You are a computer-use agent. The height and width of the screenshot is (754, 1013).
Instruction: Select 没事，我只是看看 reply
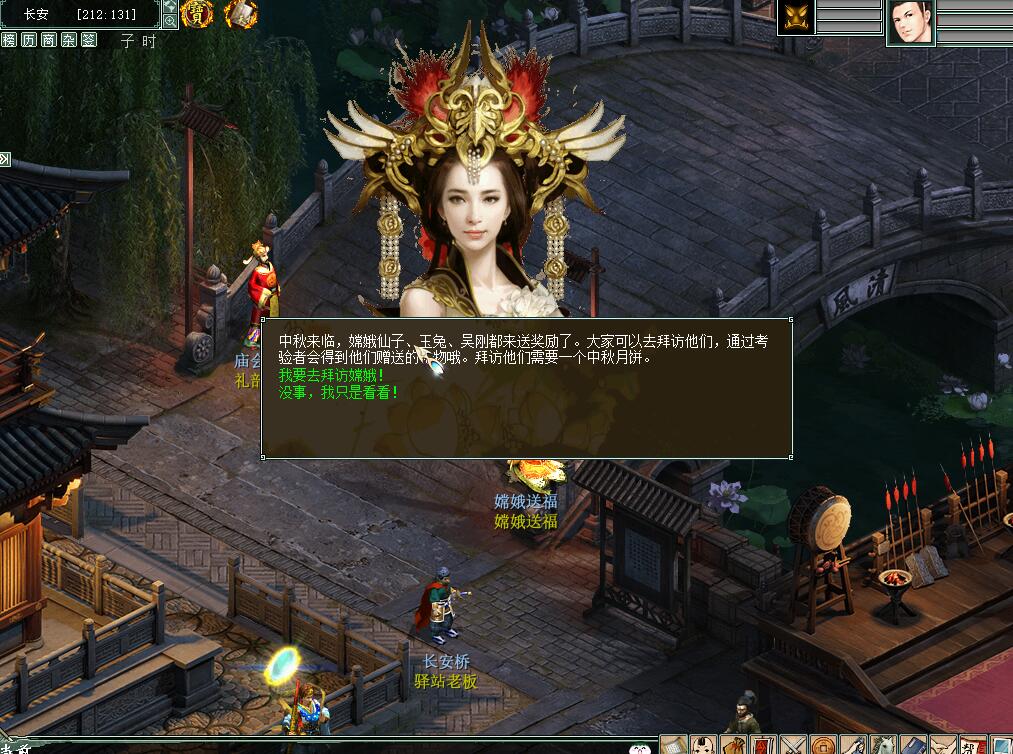pos(338,392)
